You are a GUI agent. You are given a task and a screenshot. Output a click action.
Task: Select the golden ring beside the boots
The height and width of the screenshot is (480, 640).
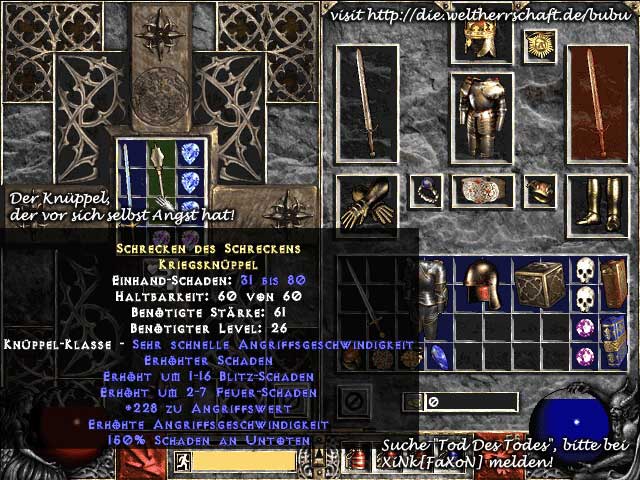click(541, 189)
